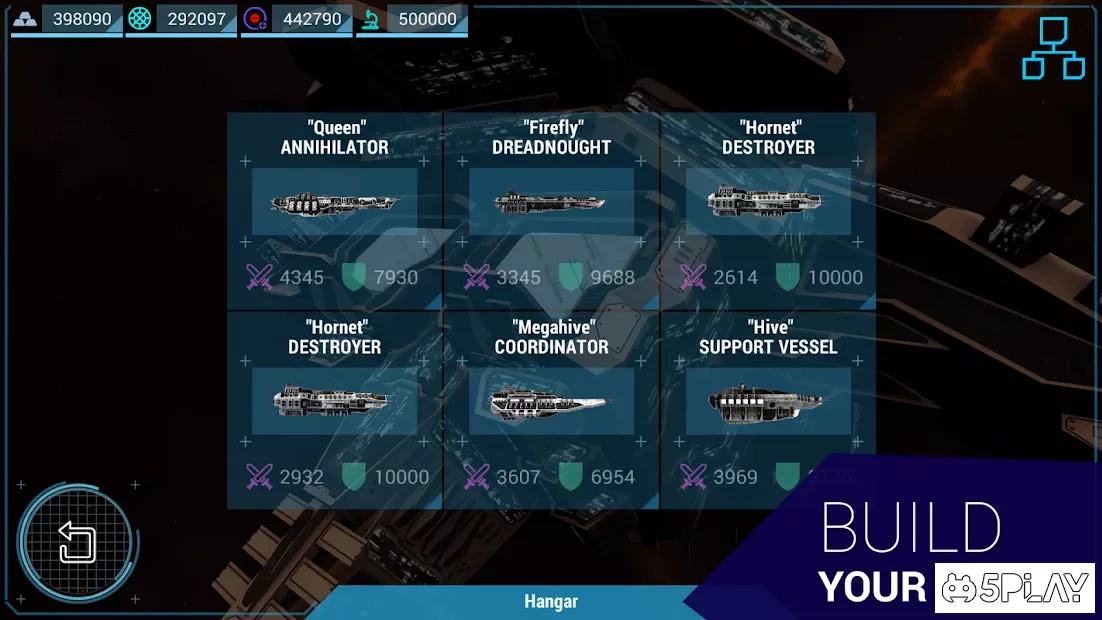This screenshot has height=620, width=1102.
Task: Go back using the circular return button
Action: tap(76, 541)
